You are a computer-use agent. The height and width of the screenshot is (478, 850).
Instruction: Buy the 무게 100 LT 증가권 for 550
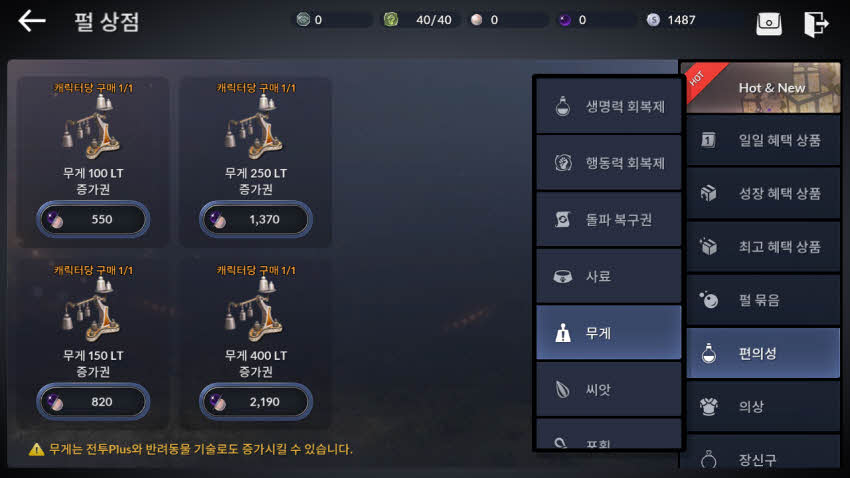click(93, 219)
